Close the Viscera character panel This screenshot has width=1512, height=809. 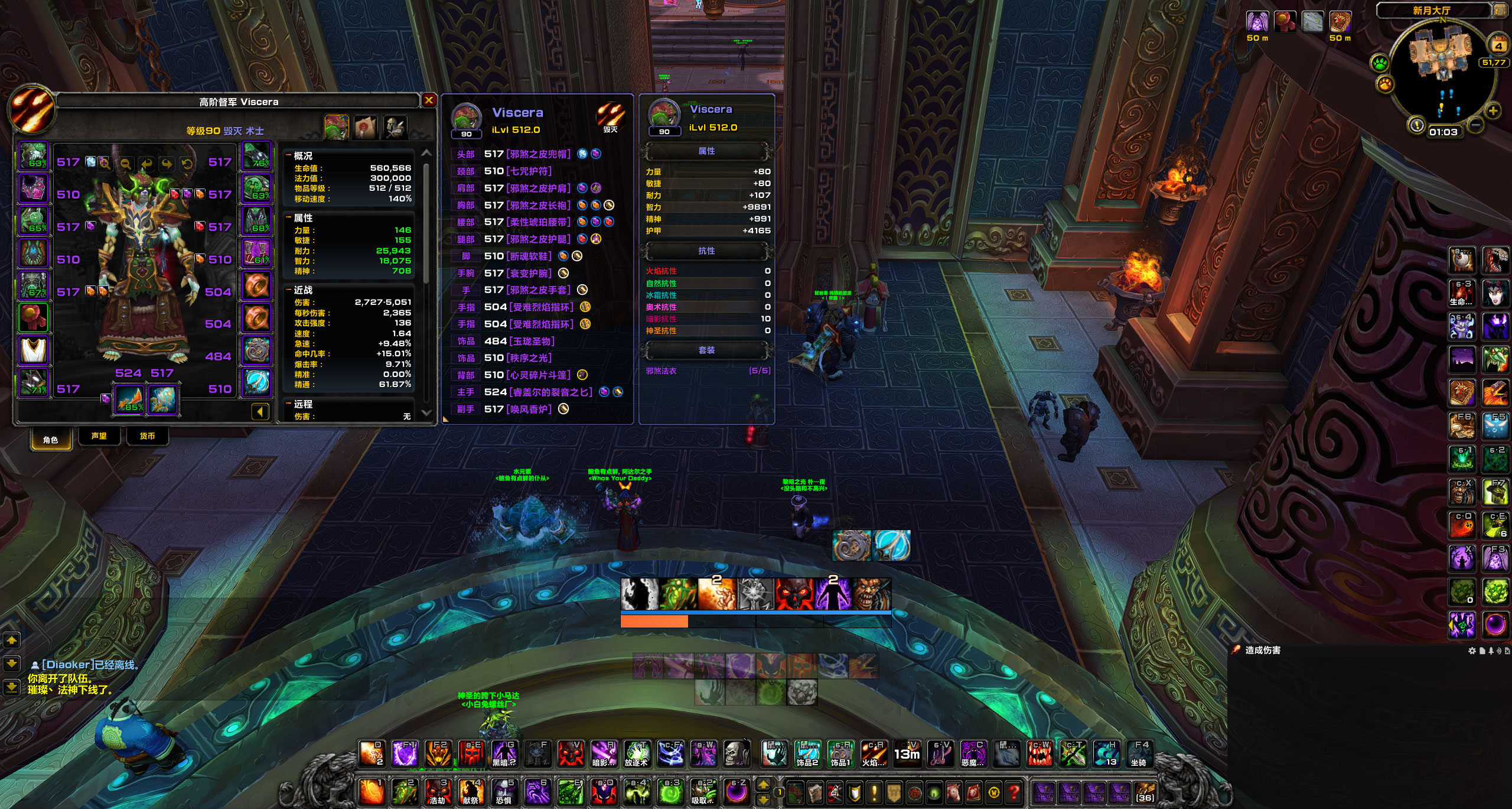click(x=429, y=100)
